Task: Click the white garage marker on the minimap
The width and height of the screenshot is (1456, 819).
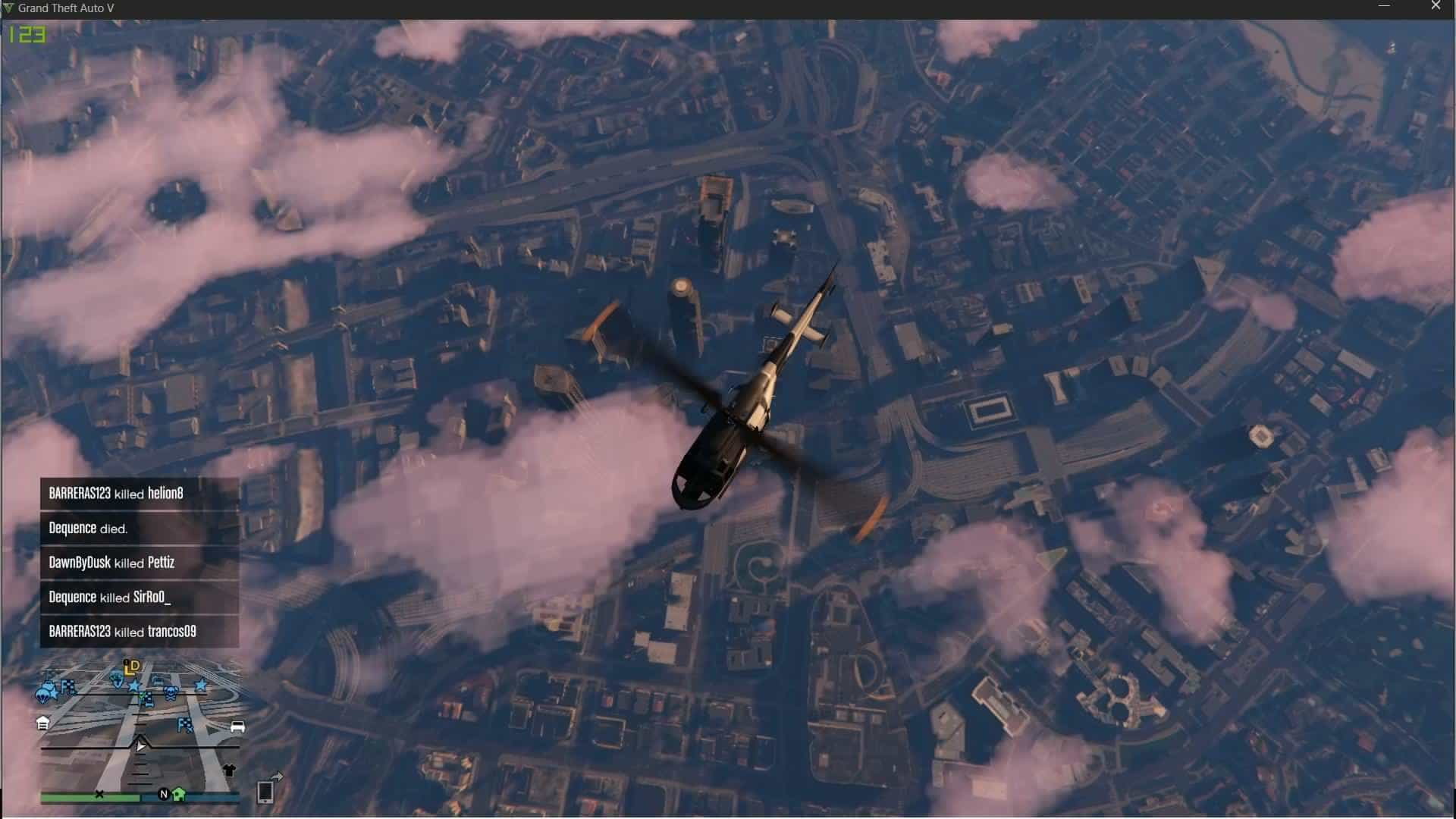Action: point(43,723)
